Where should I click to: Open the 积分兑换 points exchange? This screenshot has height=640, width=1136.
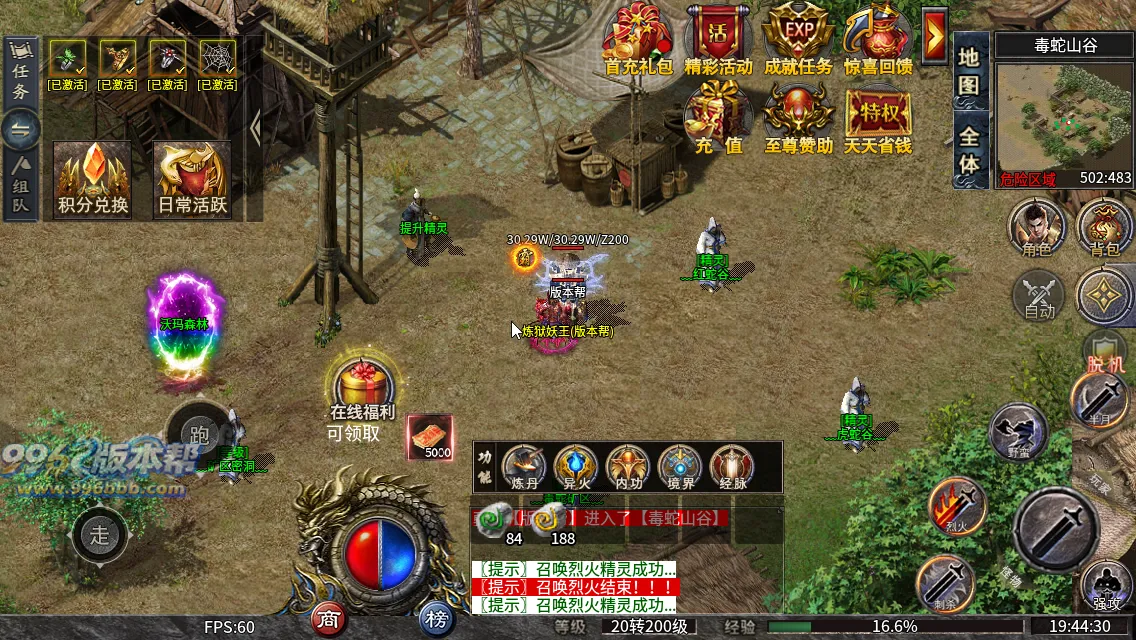[93, 178]
